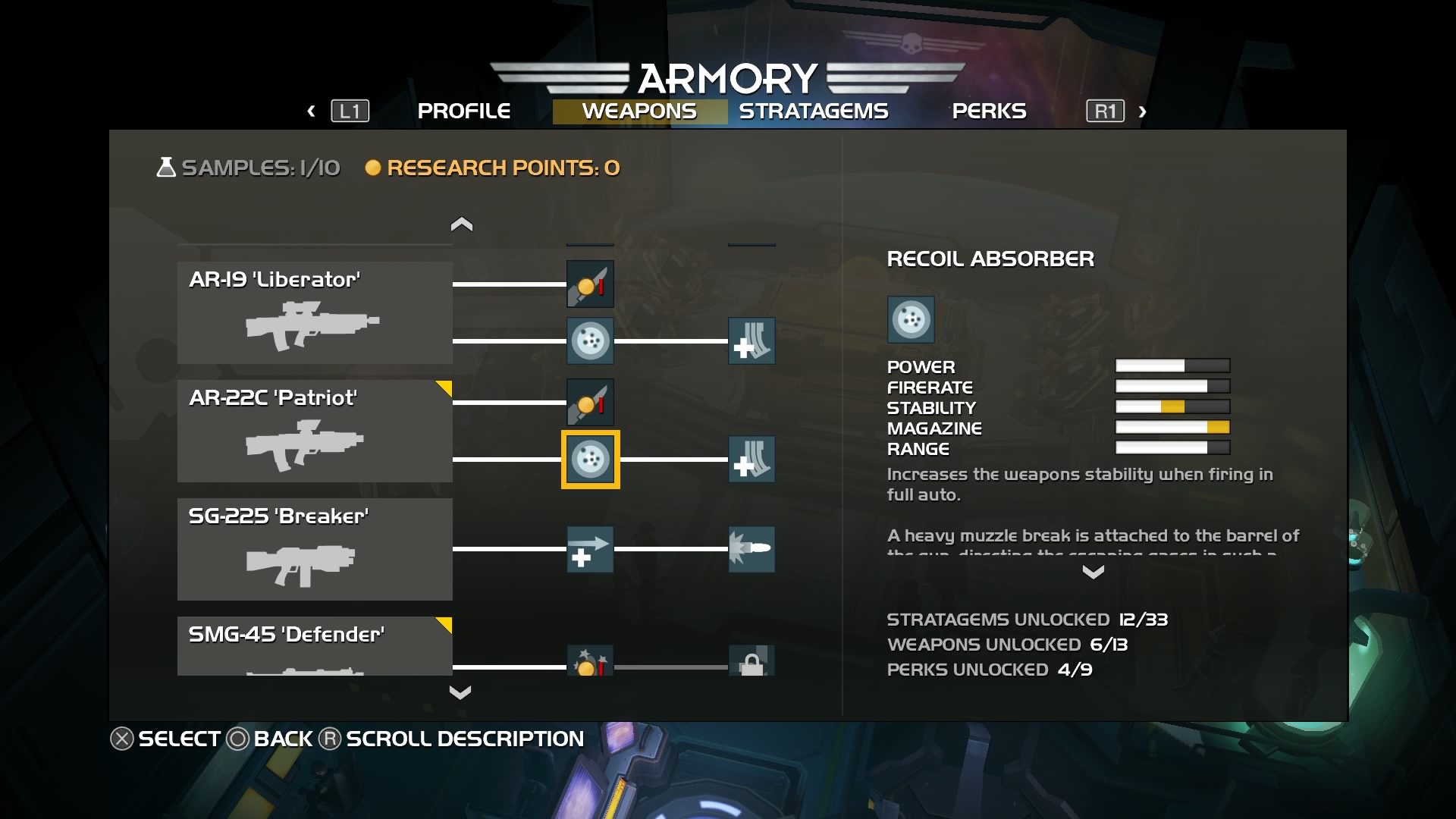Expand the description with the down chevron
The image size is (1456, 819).
coord(1093,573)
